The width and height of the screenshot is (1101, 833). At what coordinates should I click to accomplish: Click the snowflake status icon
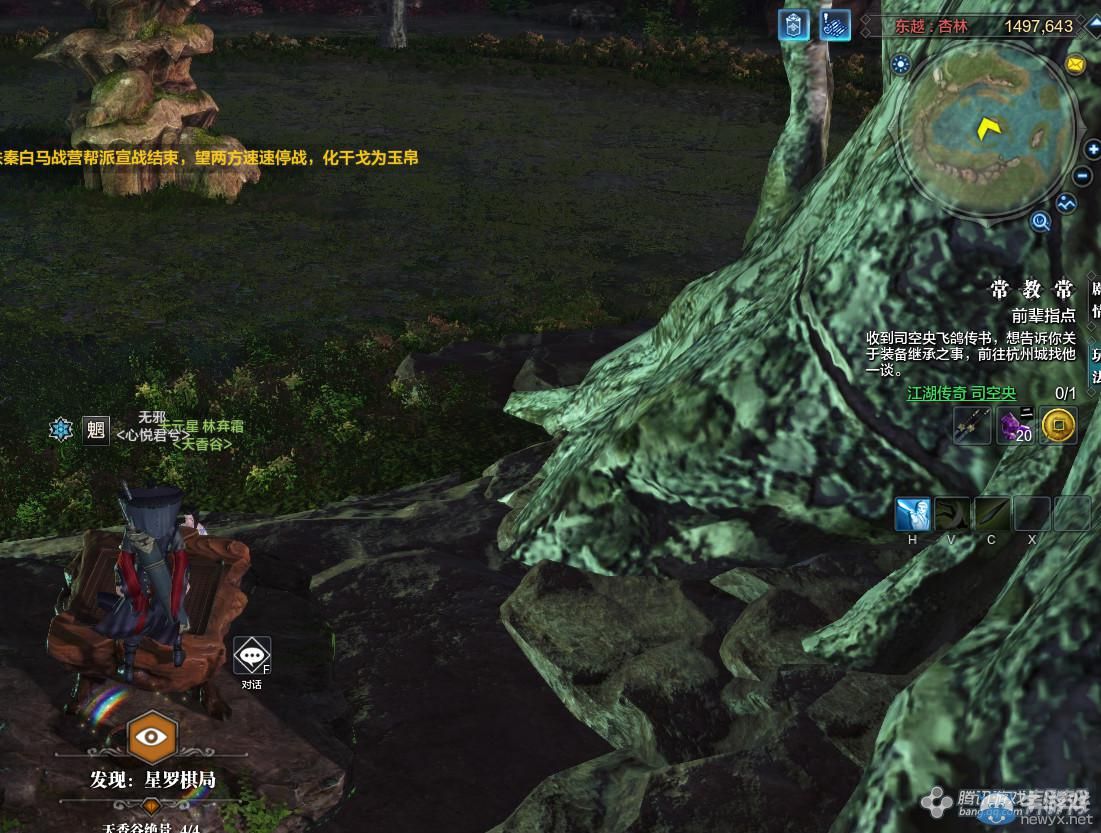pos(60,430)
